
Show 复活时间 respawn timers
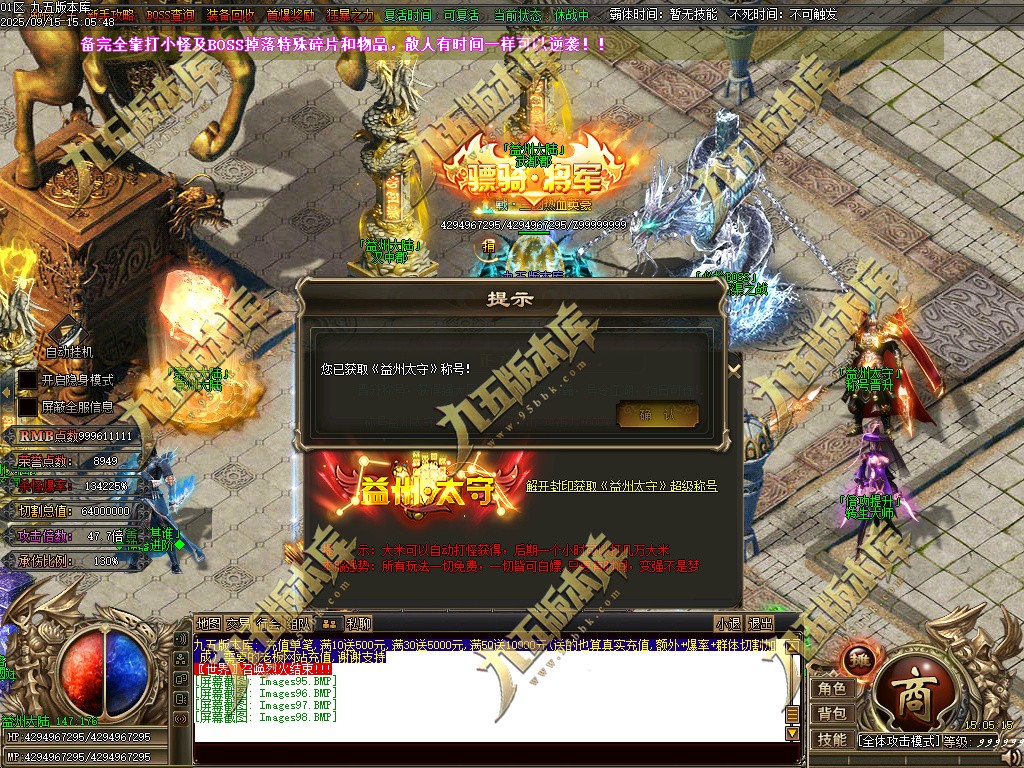(408, 16)
